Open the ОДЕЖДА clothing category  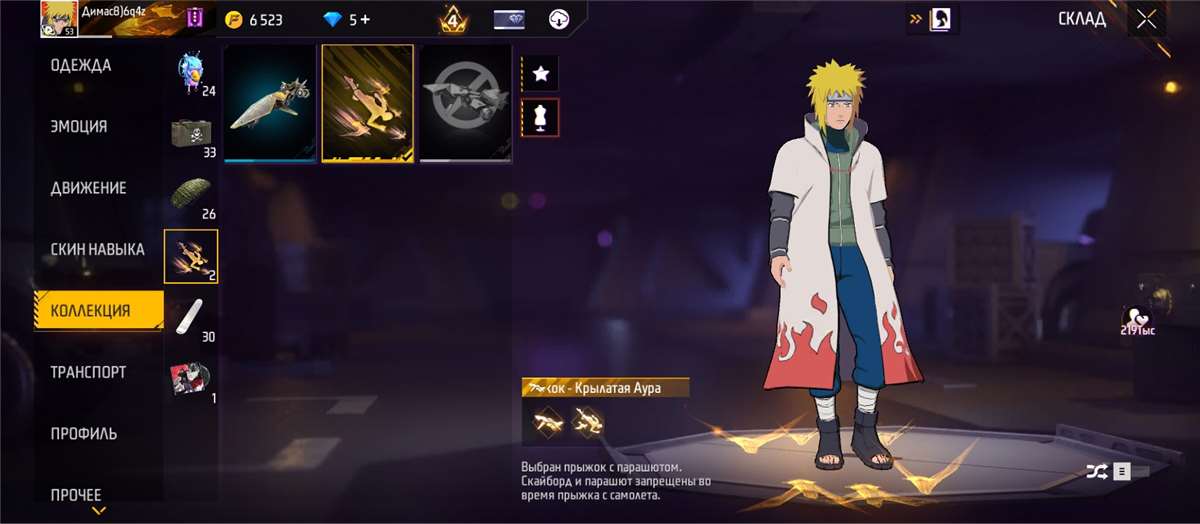pos(82,66)
